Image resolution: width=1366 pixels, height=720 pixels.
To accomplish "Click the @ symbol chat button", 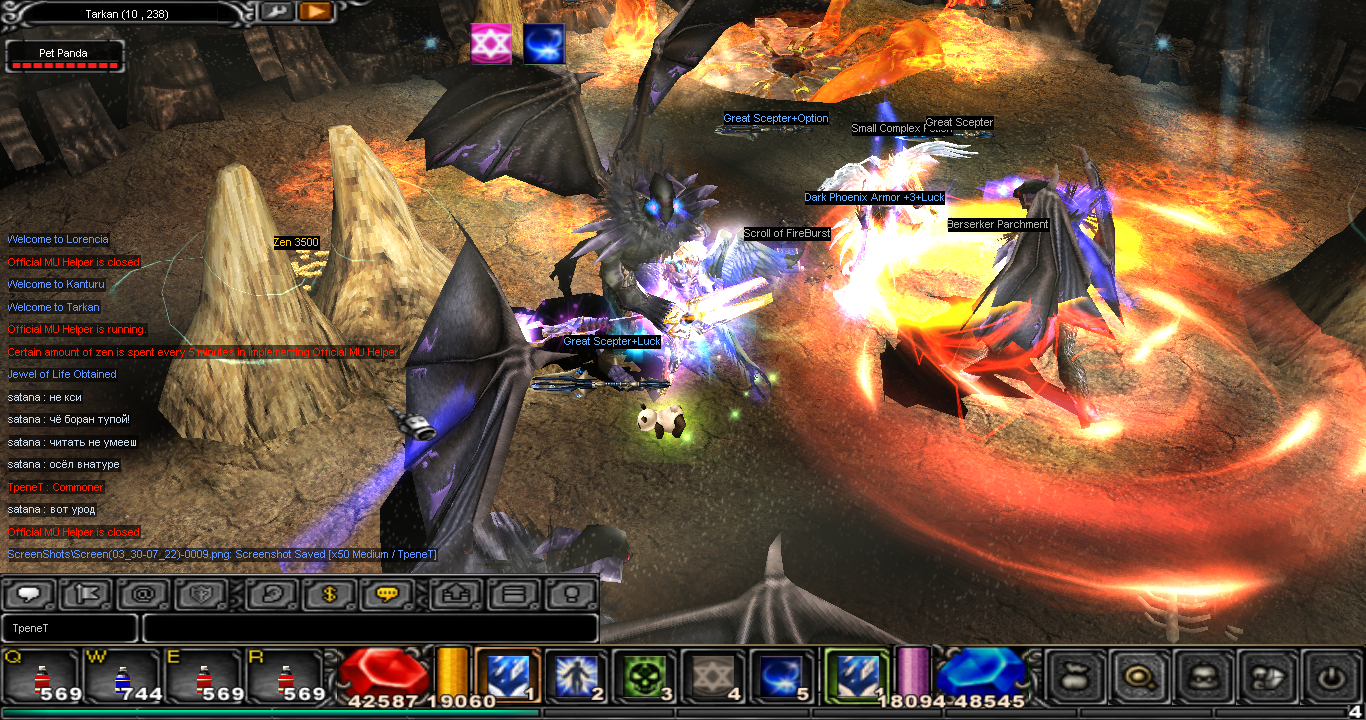I will click(143, 594).
